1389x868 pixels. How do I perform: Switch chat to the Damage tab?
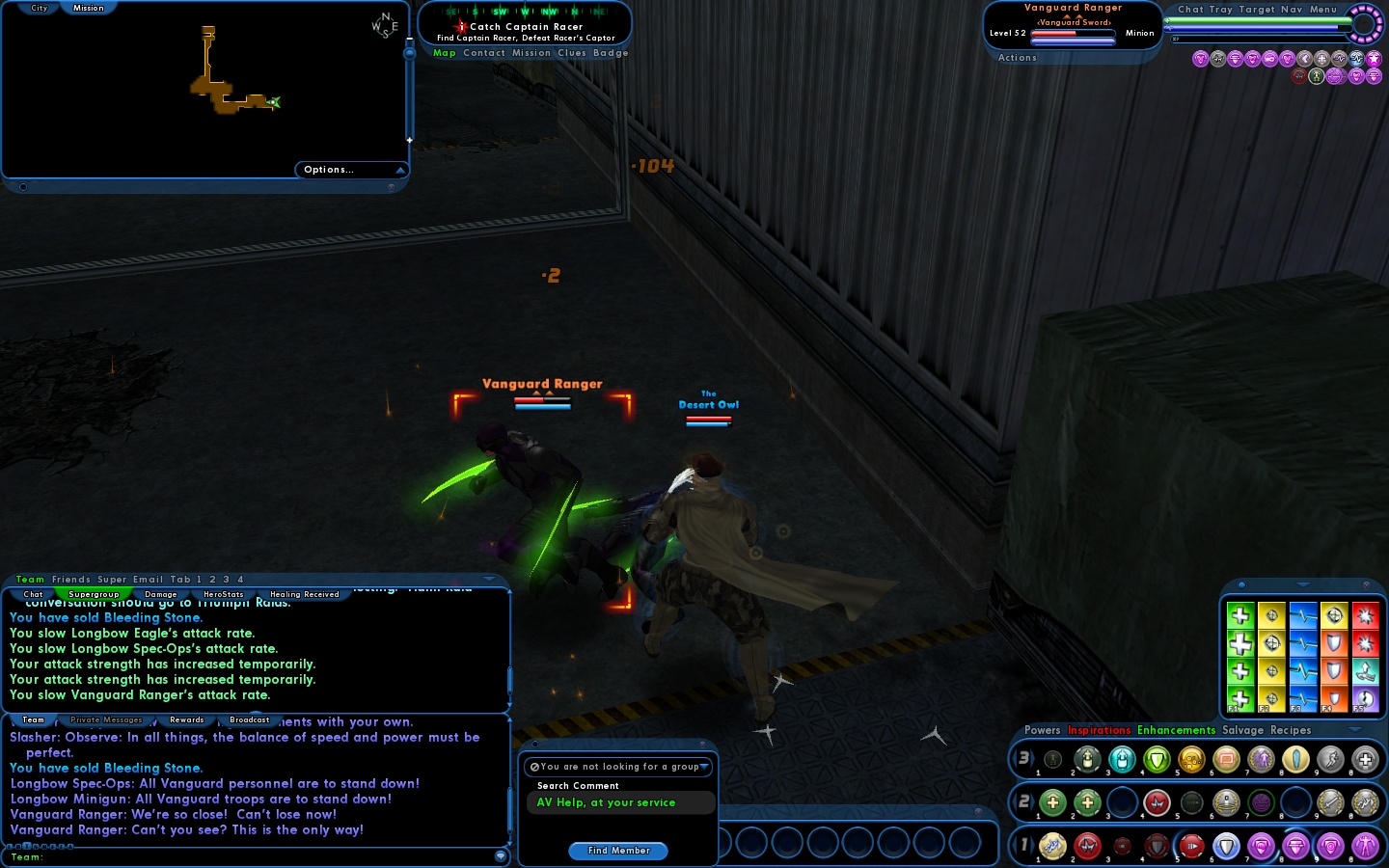tap(161, 594)
